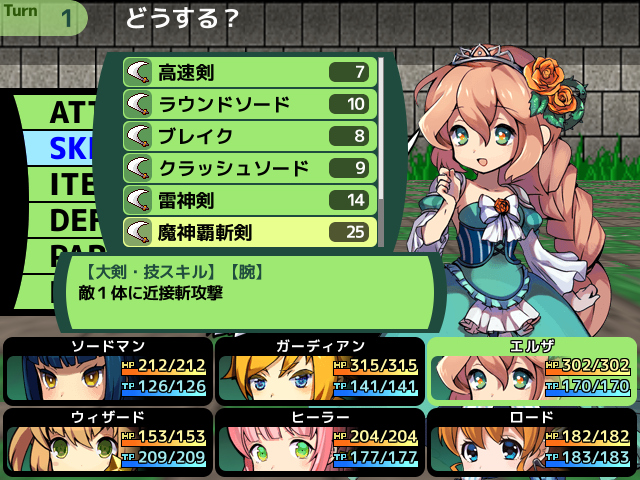640x480 pixels.
Task: Choose the エルザ party panel
Action: pos(531,370)
